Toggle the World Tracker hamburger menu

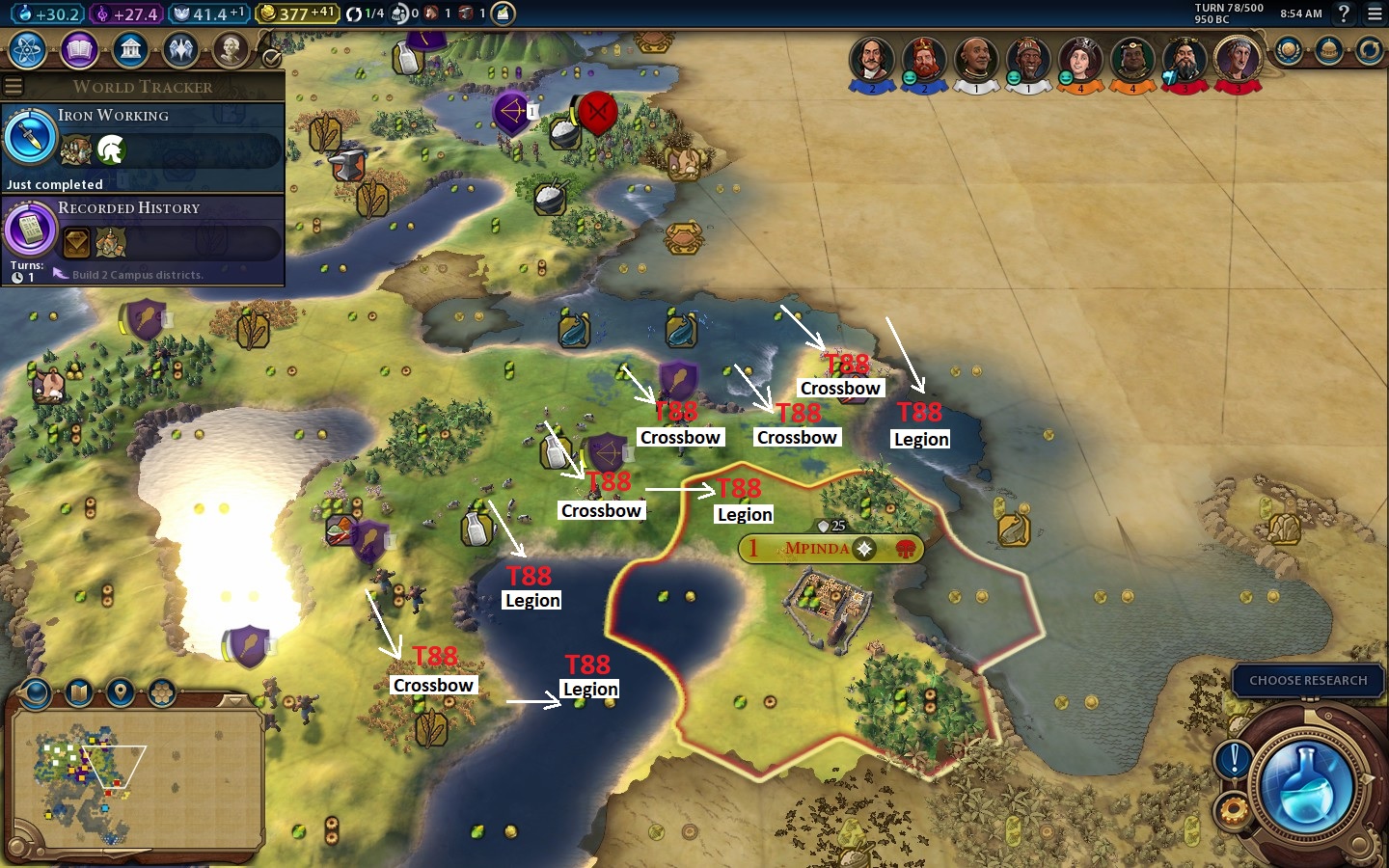(14, 87)
